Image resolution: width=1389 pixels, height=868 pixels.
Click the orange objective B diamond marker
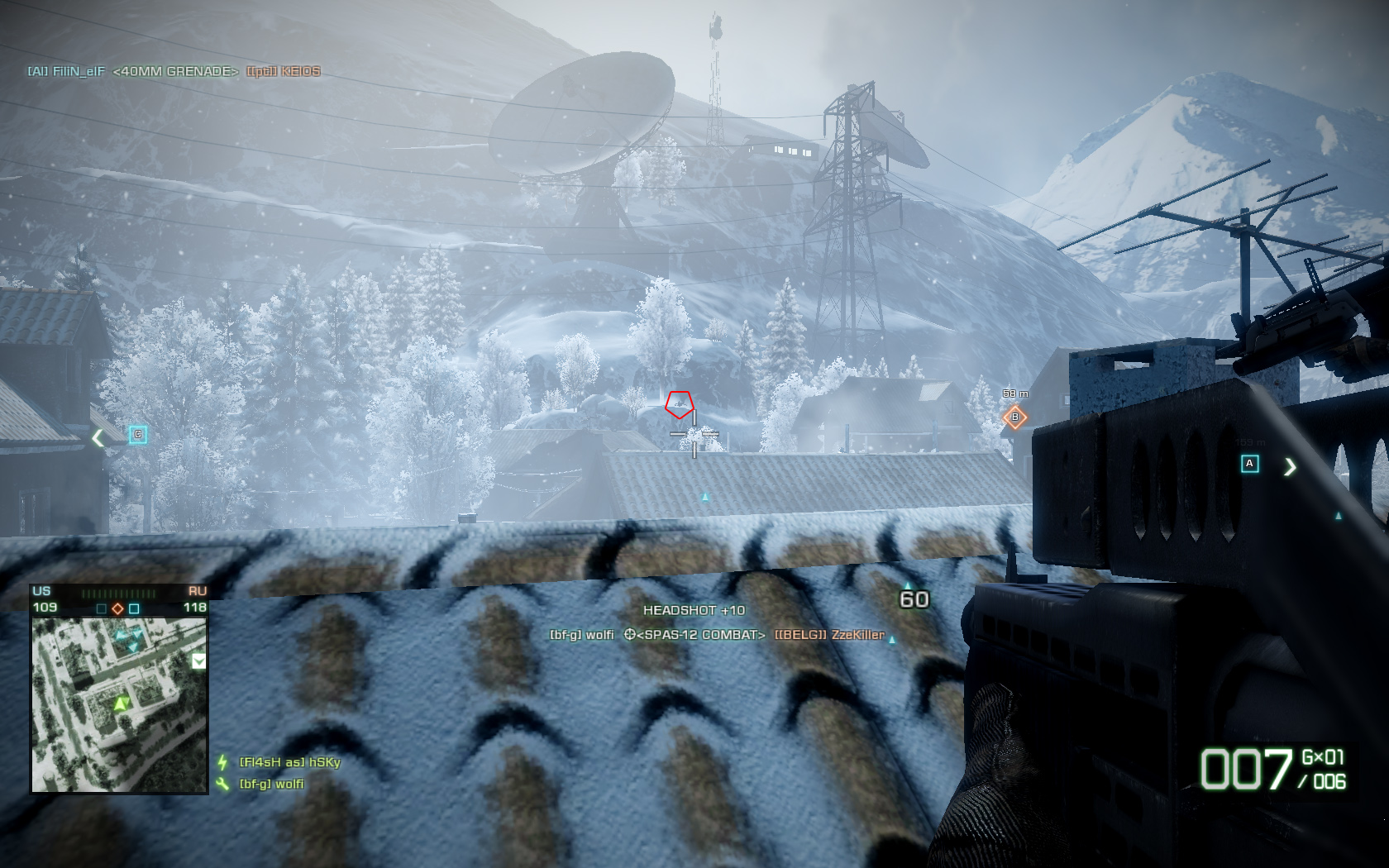pyautogui.click(x=1014, y=417)
